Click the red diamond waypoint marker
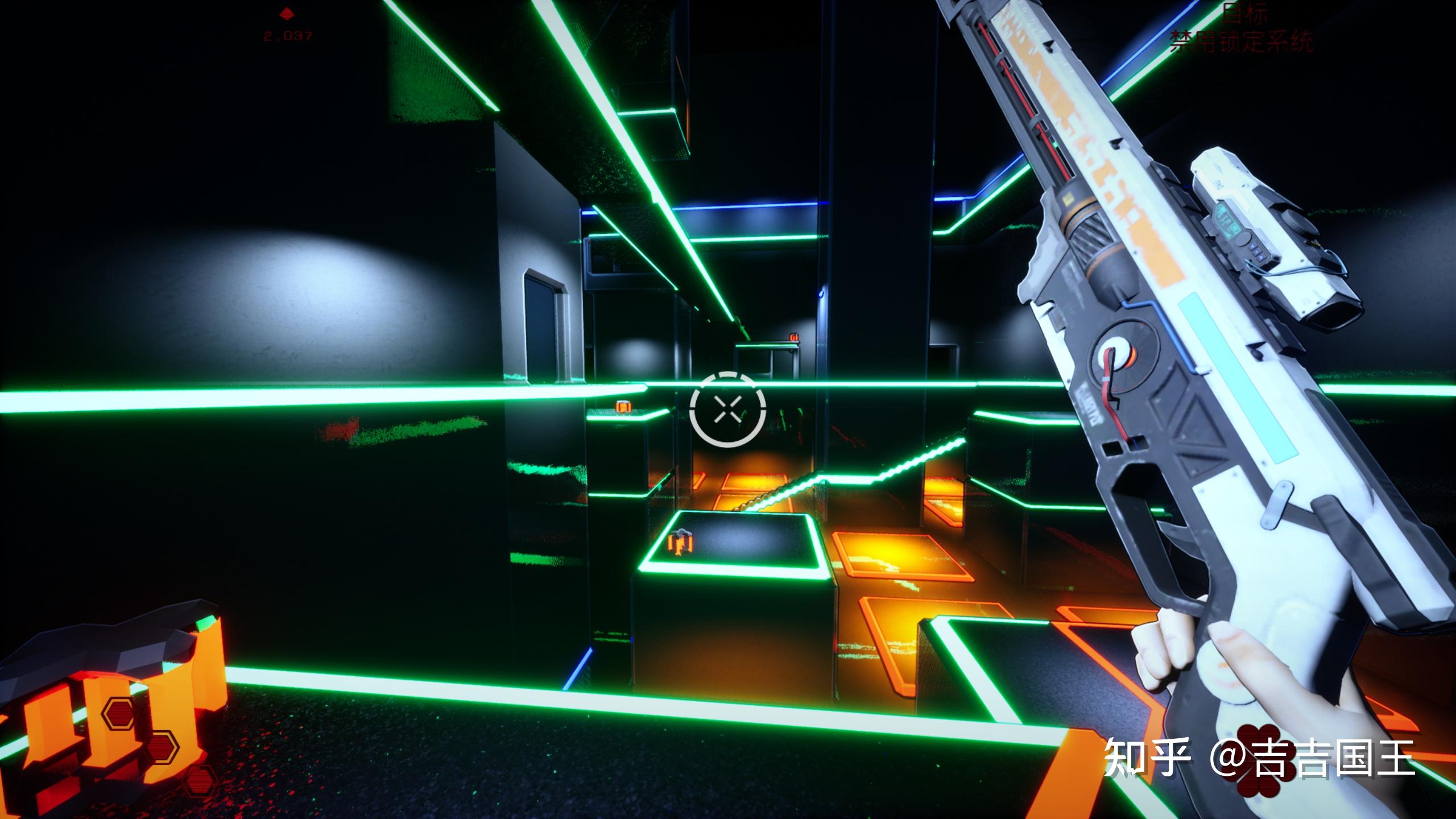Viewport: 1456px width, 819px height. pyautogui.click(x=286, y=12)
